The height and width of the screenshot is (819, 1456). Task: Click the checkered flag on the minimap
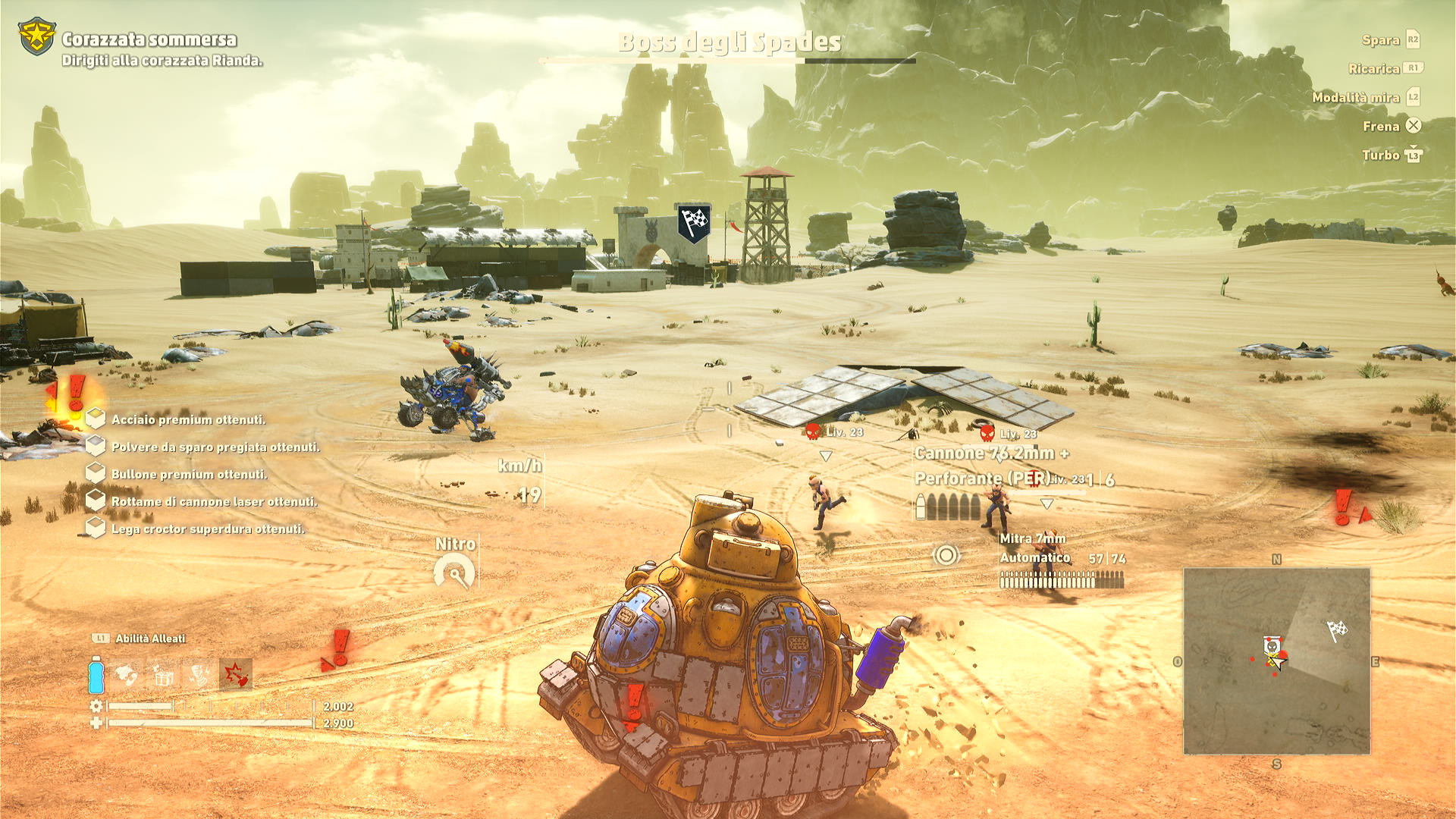pyautogui.click(x=1336, y=629)
